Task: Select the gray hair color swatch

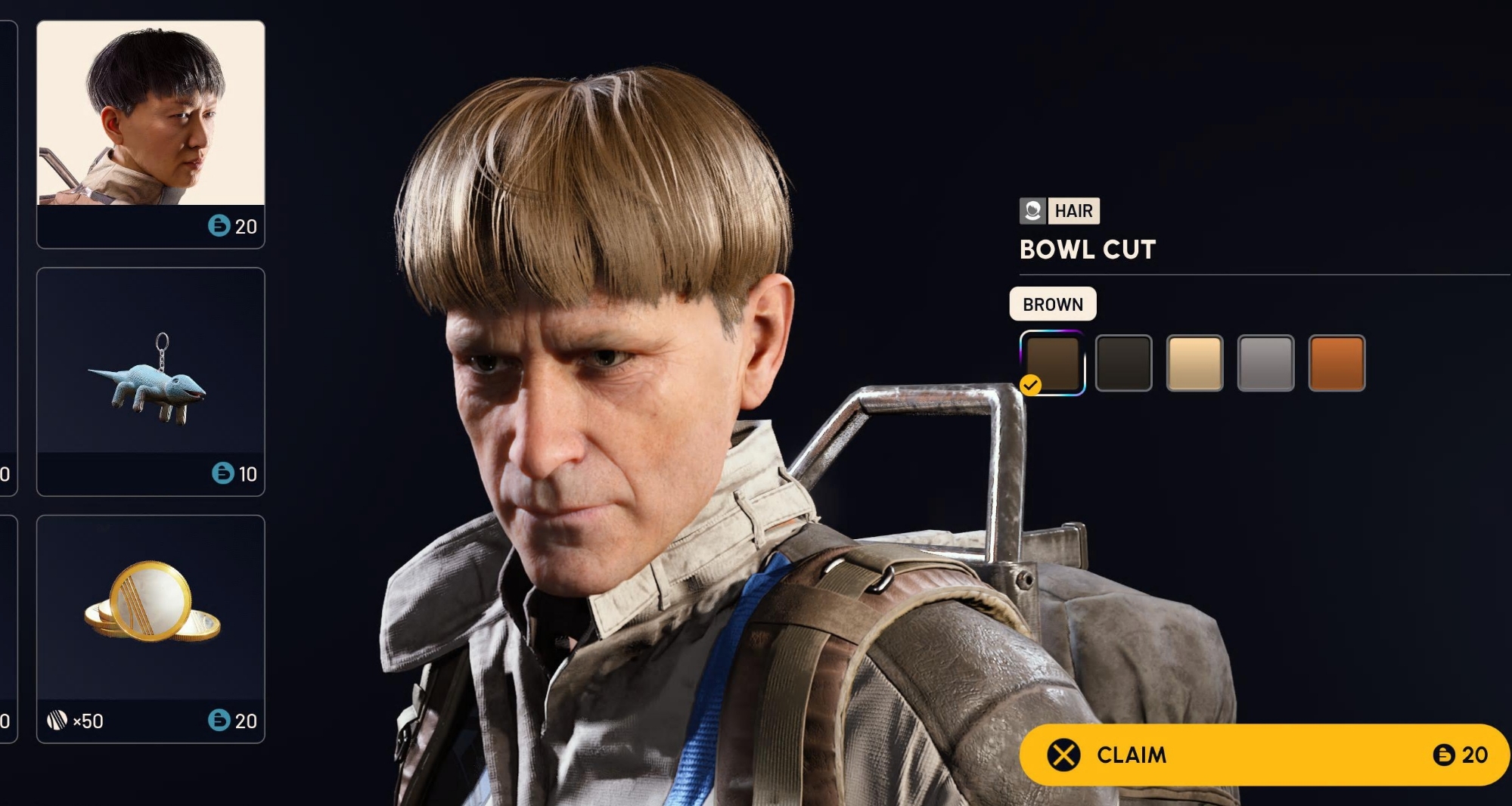Action: (1265, 363)
